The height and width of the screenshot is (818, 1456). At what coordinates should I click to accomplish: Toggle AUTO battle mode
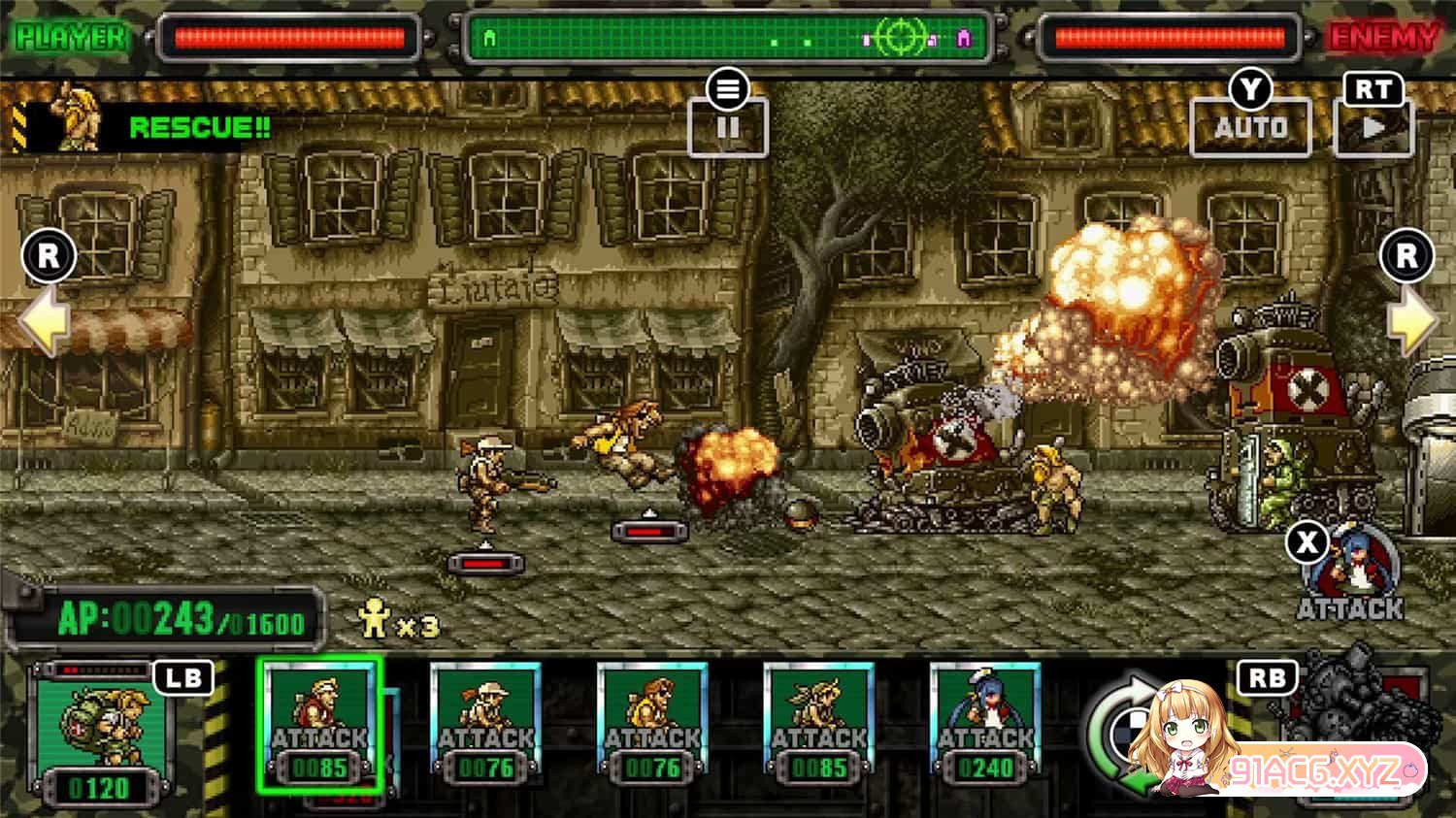pyautogui.click(x=1250, y=127)
